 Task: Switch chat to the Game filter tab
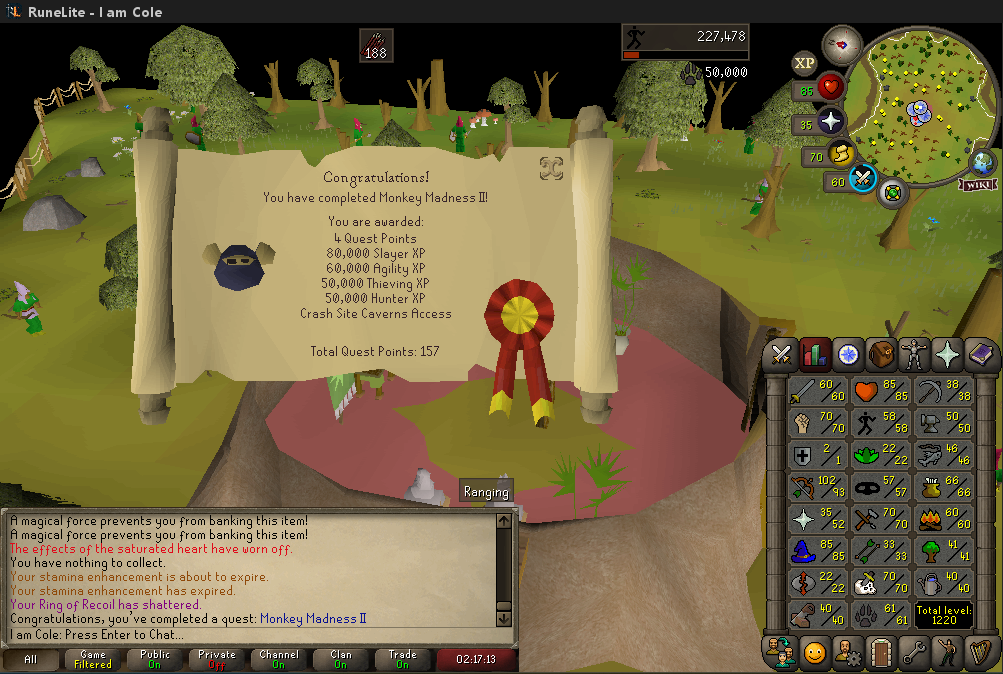click(x=93, y=660)
